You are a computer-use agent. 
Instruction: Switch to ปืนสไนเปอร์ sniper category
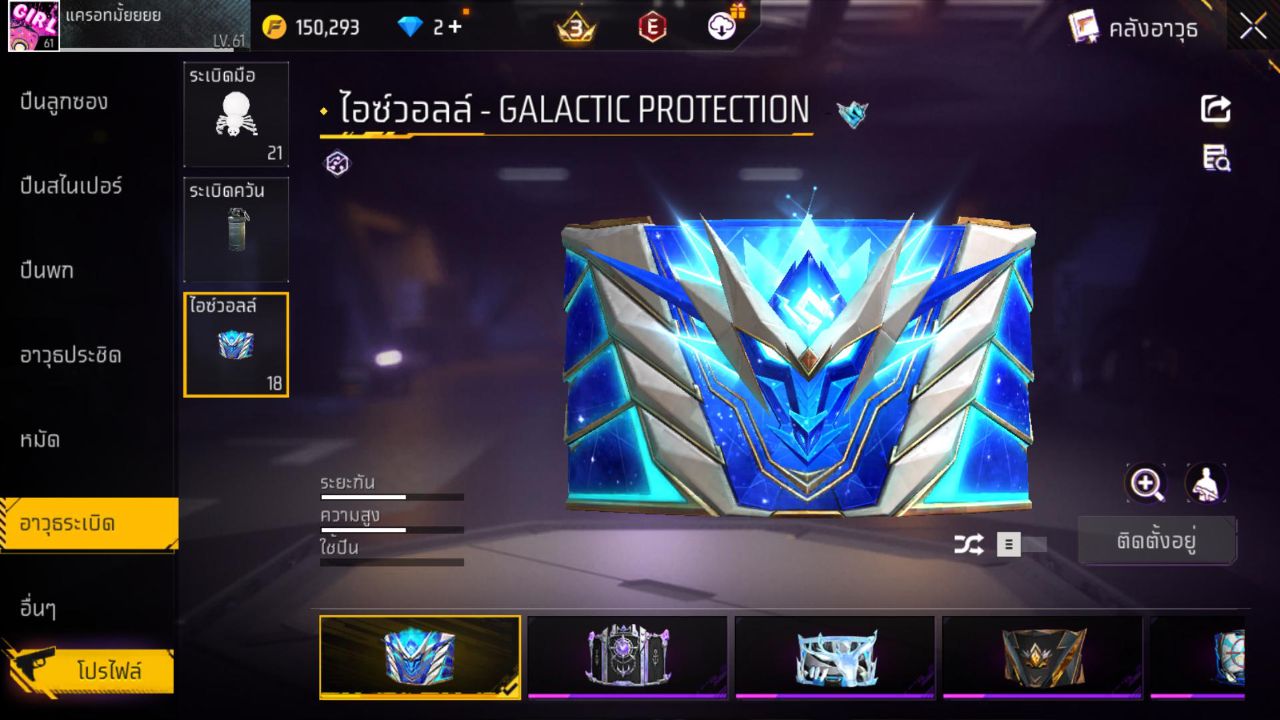pyautogui.click(x=71, y=185)
